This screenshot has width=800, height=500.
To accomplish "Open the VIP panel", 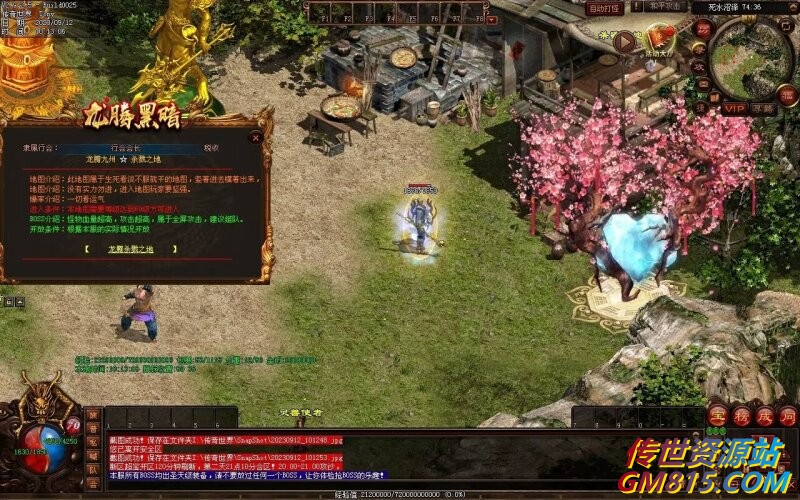I will click(x=735, y=108).
